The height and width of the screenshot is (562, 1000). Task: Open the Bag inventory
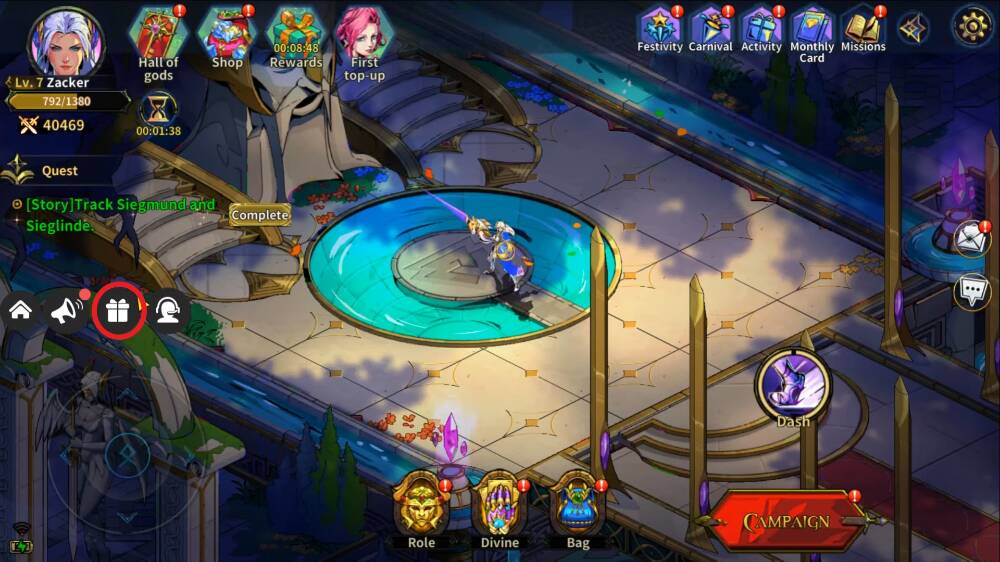[x=577, y=508]
